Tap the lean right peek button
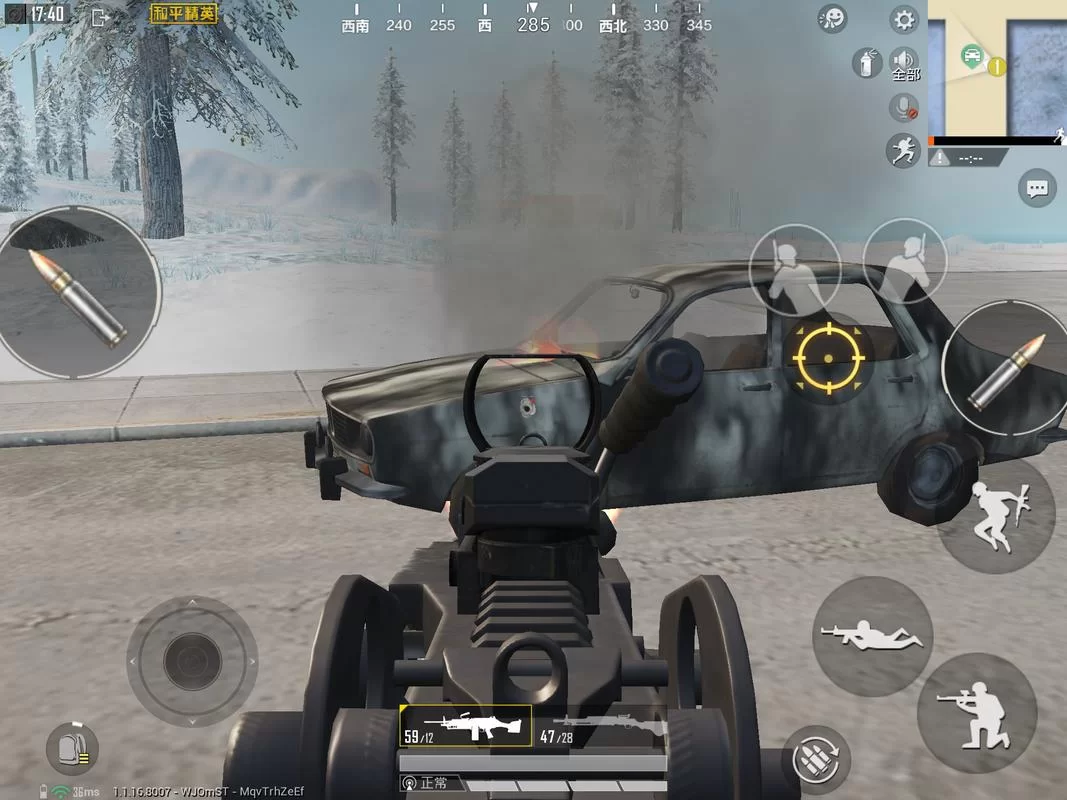 pyautogui.click(x=904, y=262)
